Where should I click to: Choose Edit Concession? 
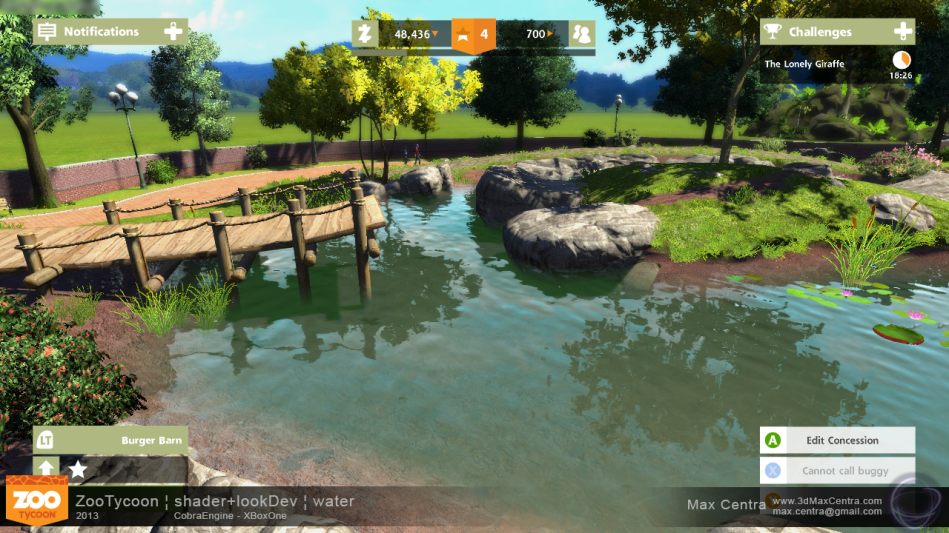(x=841, y=440)
